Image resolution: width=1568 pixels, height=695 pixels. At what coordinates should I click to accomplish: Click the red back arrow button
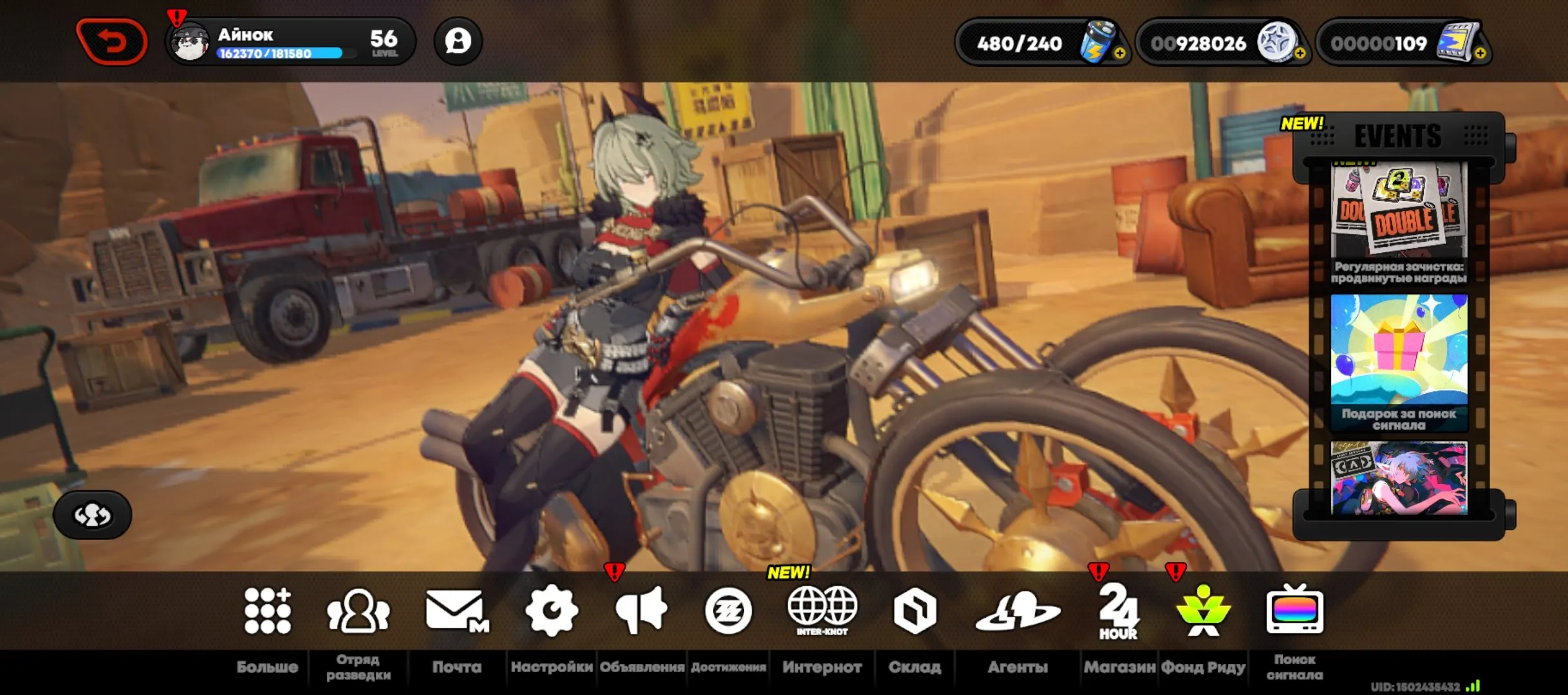[111, 42]
